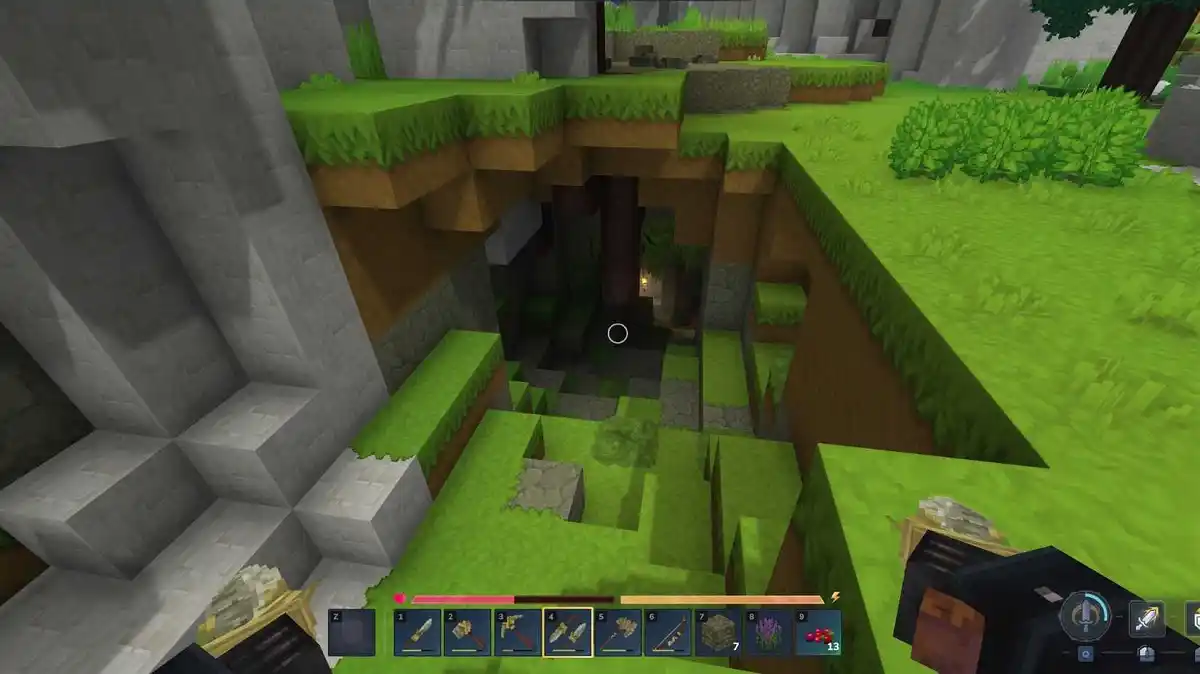Choose the hammer in hotbar slot 2

tap(467, 633)
